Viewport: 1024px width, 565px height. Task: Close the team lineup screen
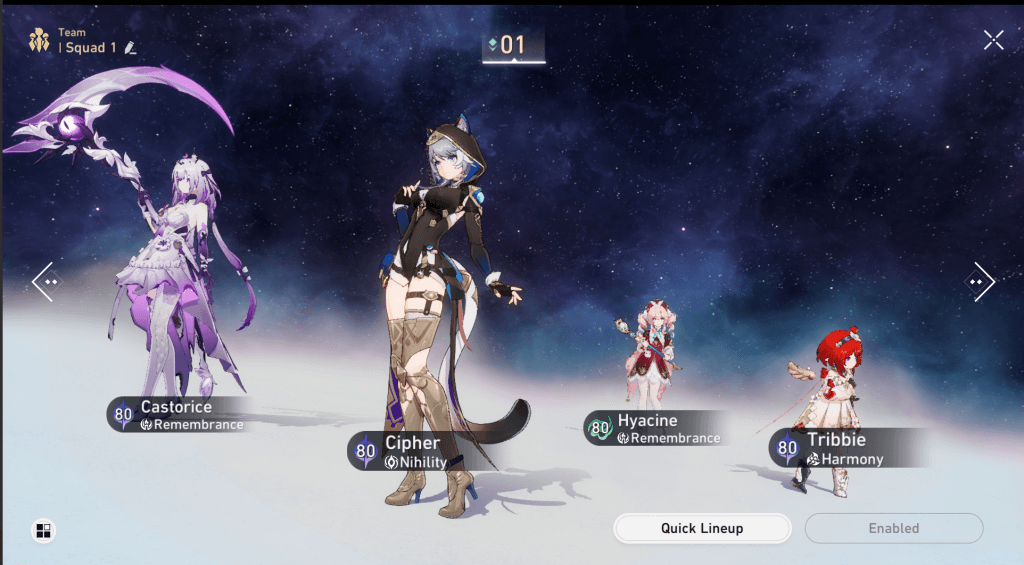coord(993,40)
